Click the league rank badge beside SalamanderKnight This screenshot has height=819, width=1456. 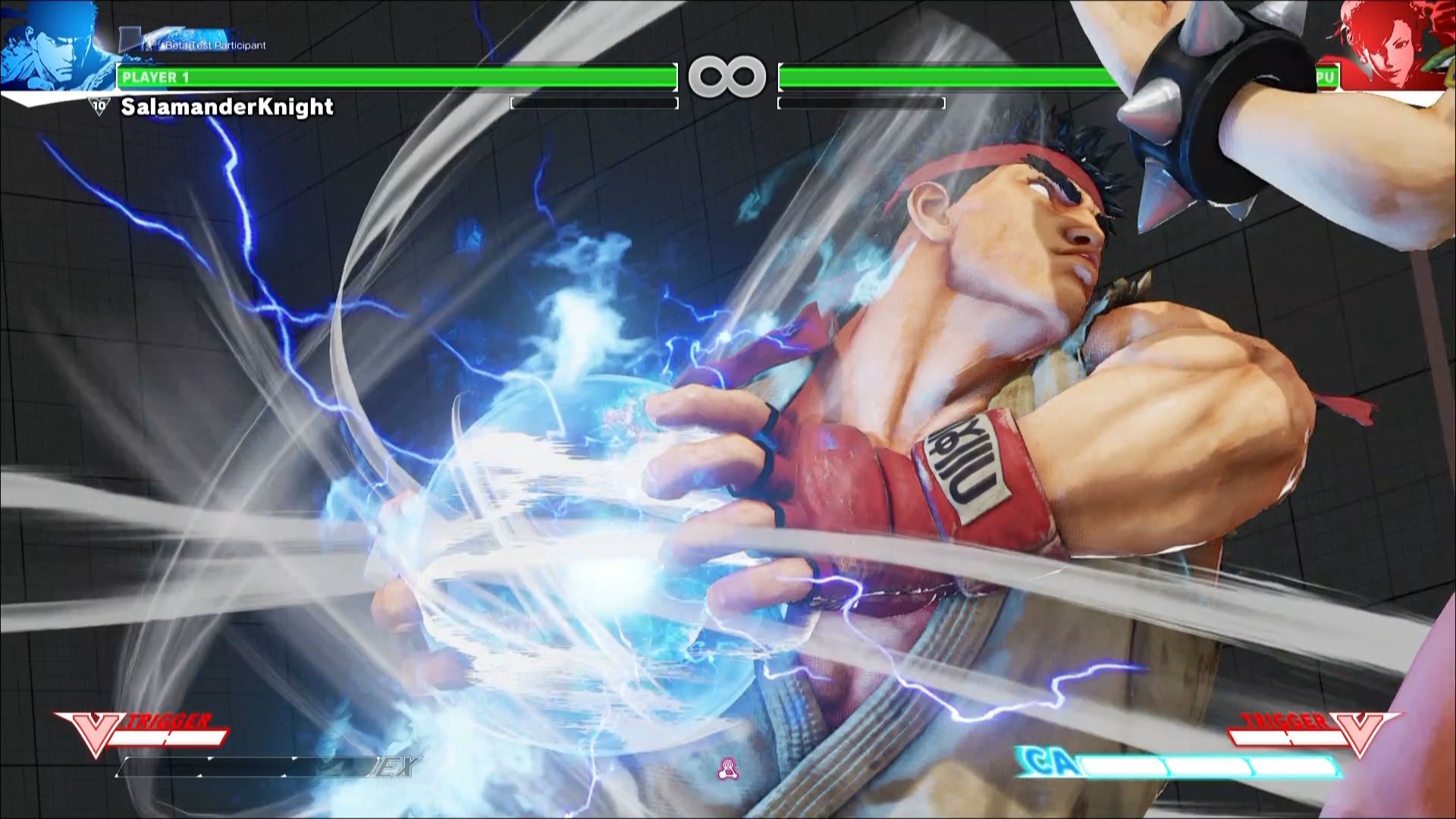[x=99, y=106]
